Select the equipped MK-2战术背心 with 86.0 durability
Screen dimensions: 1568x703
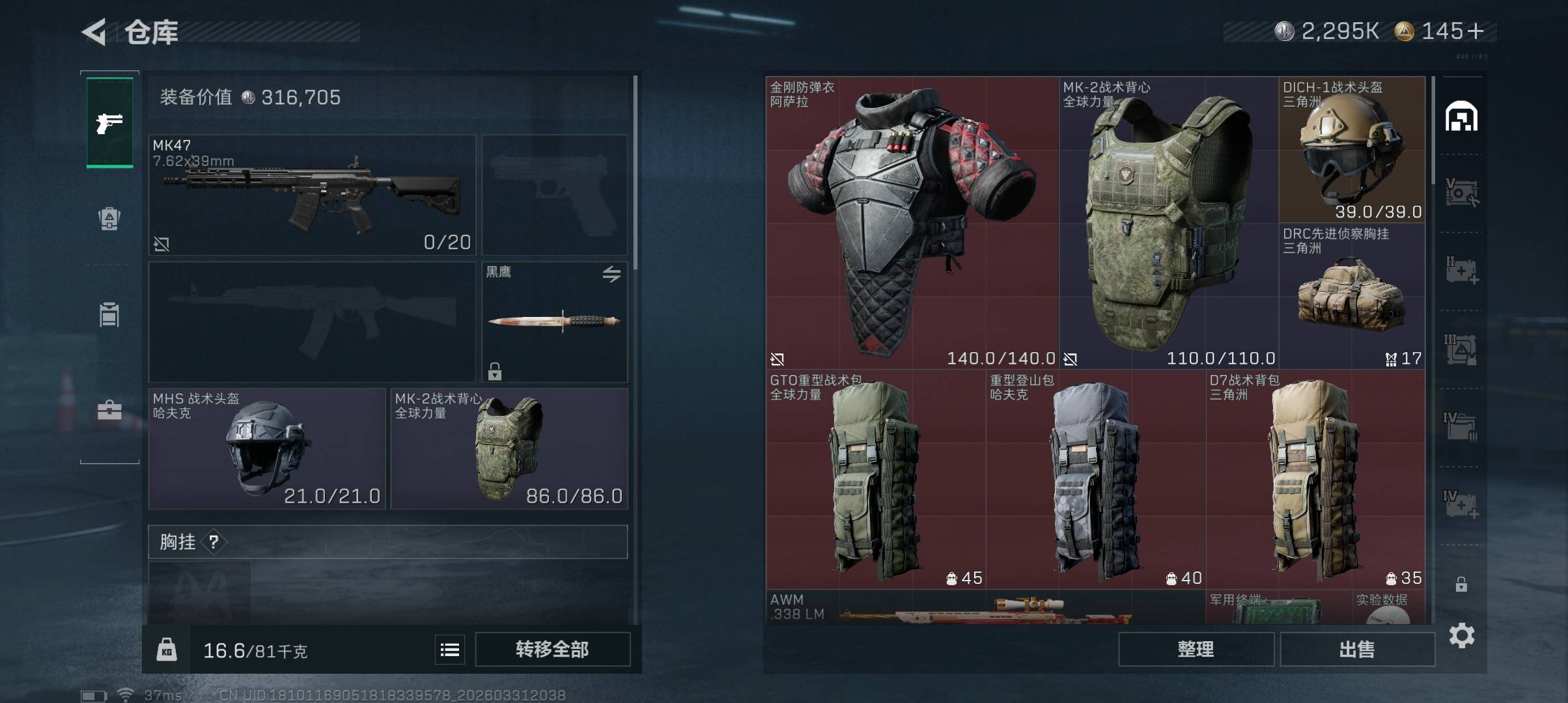(509, 448)
